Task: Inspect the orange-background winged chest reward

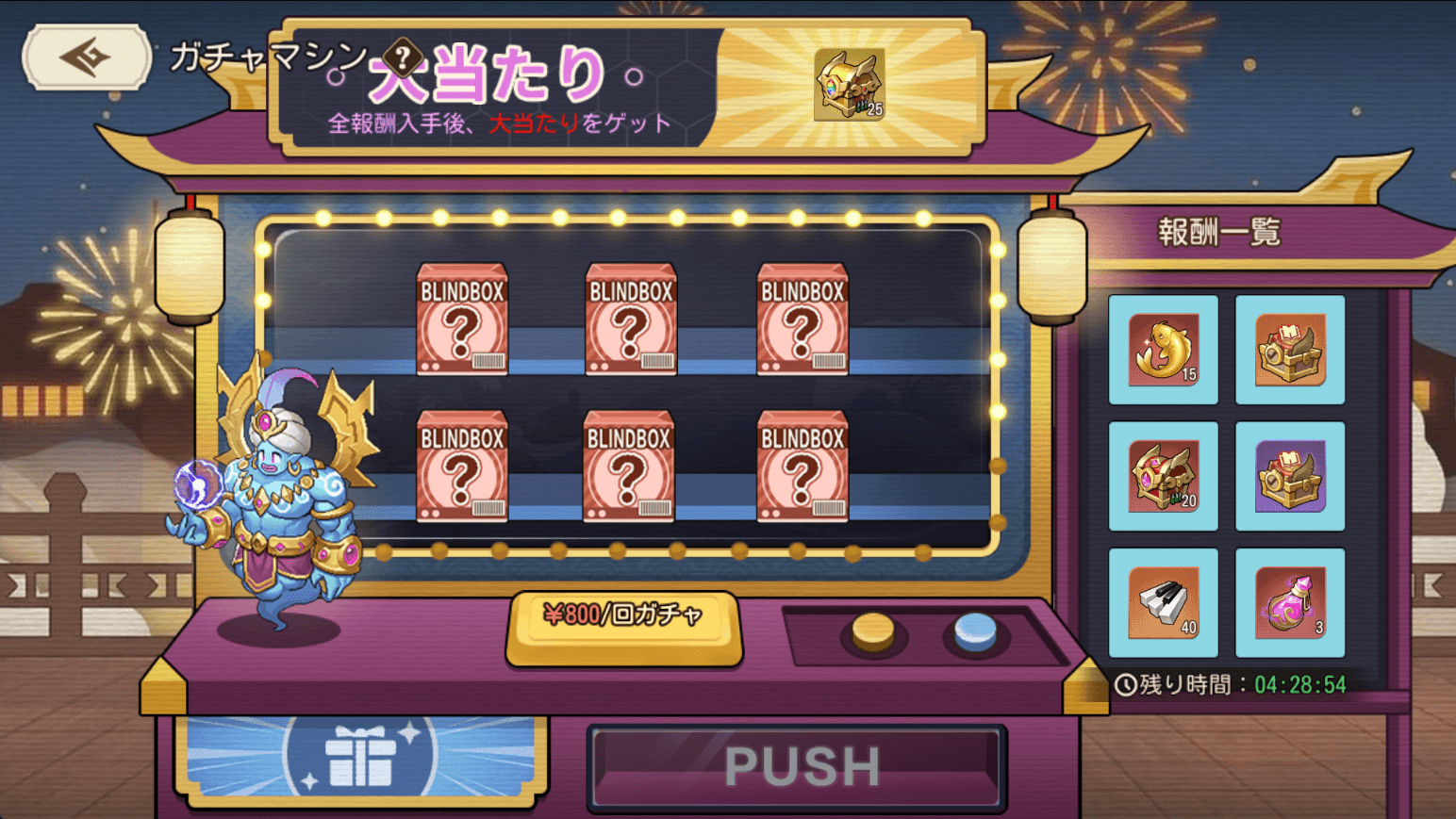Action: pos(1290,350)
